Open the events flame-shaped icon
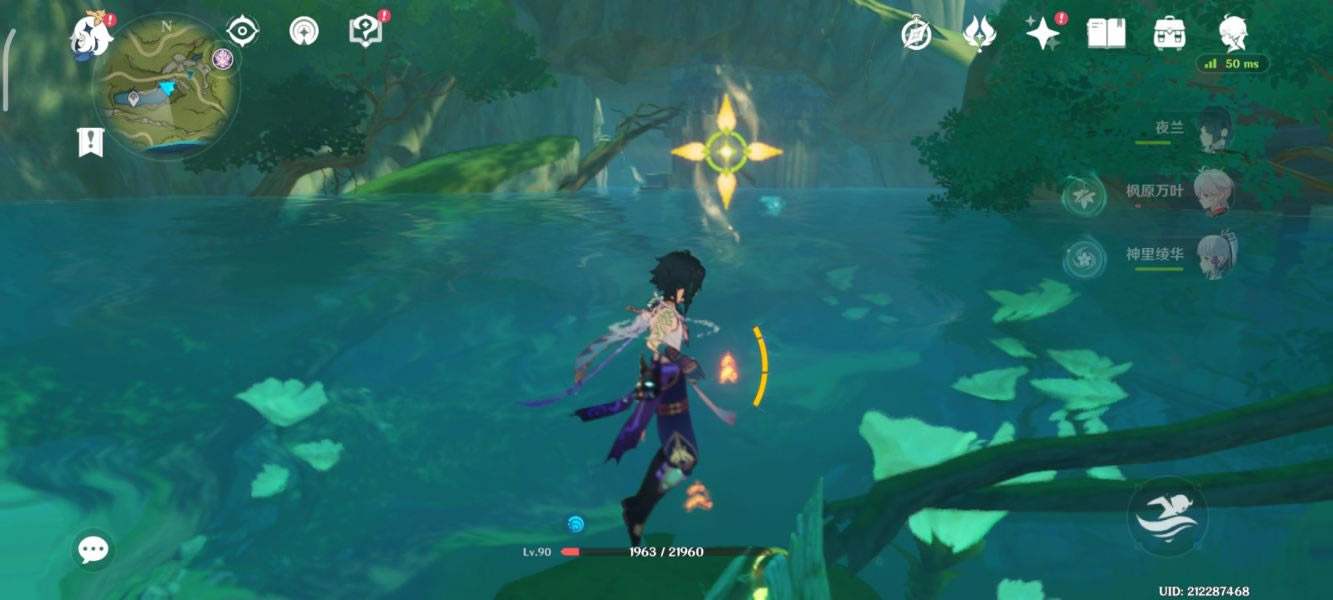The image size is (1333, 600). 978,34
